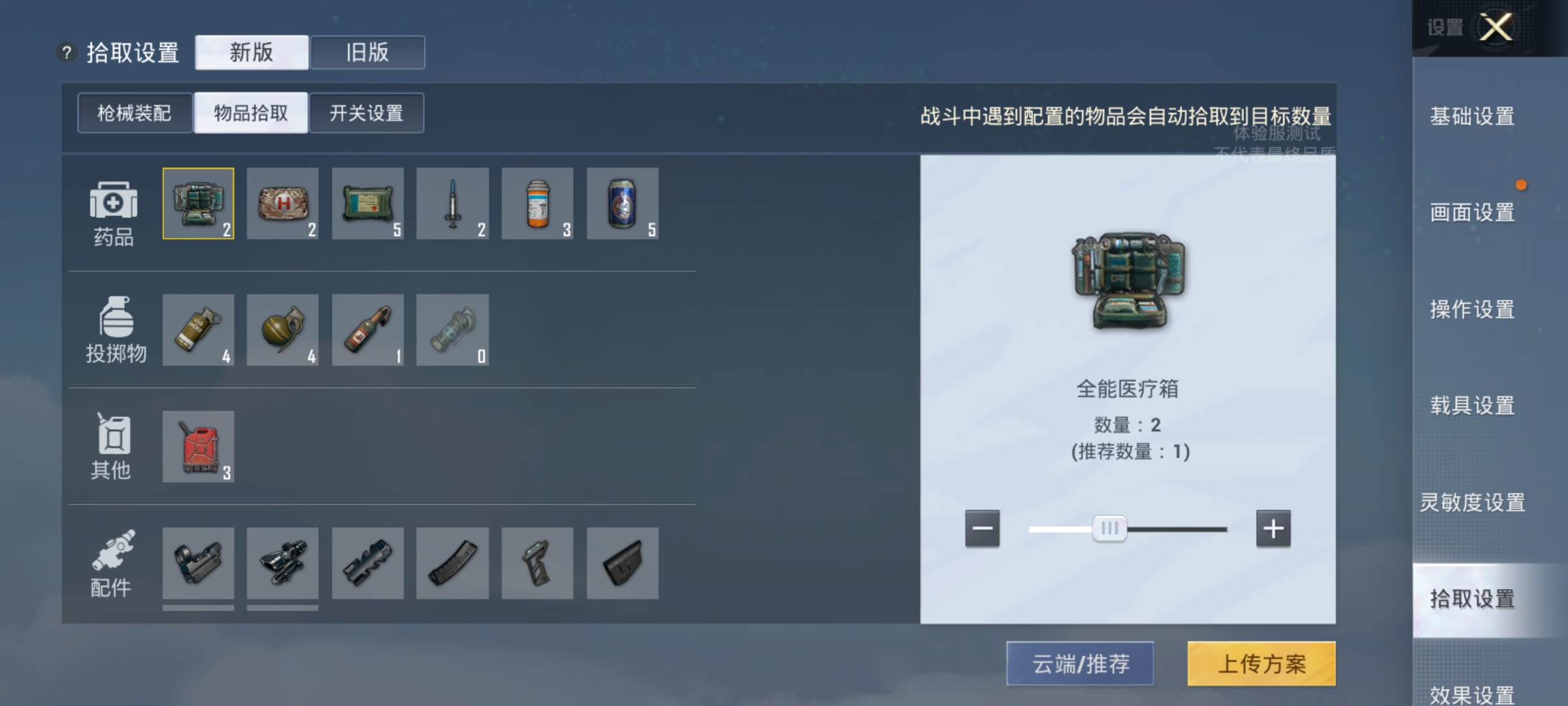The height and width of the screenshot is (706, 1568).
Task: Select the frag grenade item
Action: click(284, 330)
